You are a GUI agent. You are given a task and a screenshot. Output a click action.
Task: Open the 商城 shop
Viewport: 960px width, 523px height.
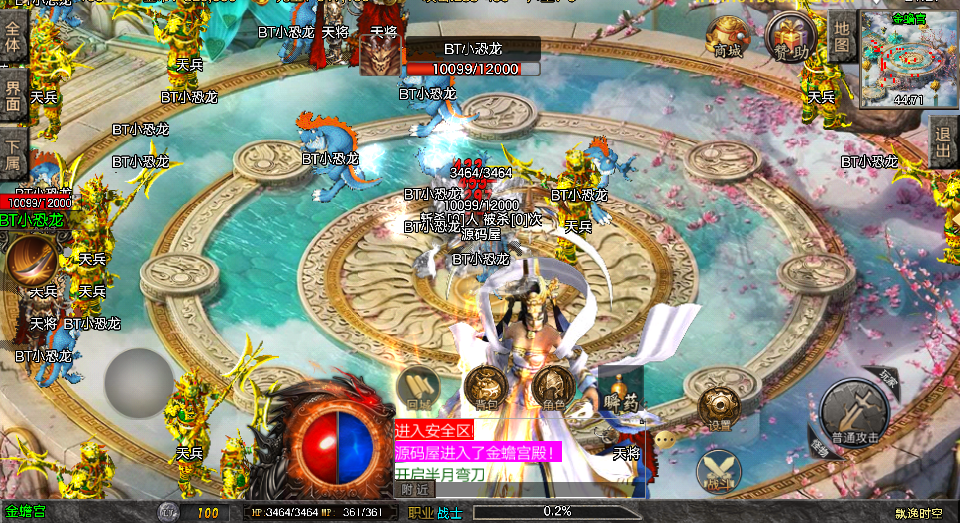pos(727,37)
